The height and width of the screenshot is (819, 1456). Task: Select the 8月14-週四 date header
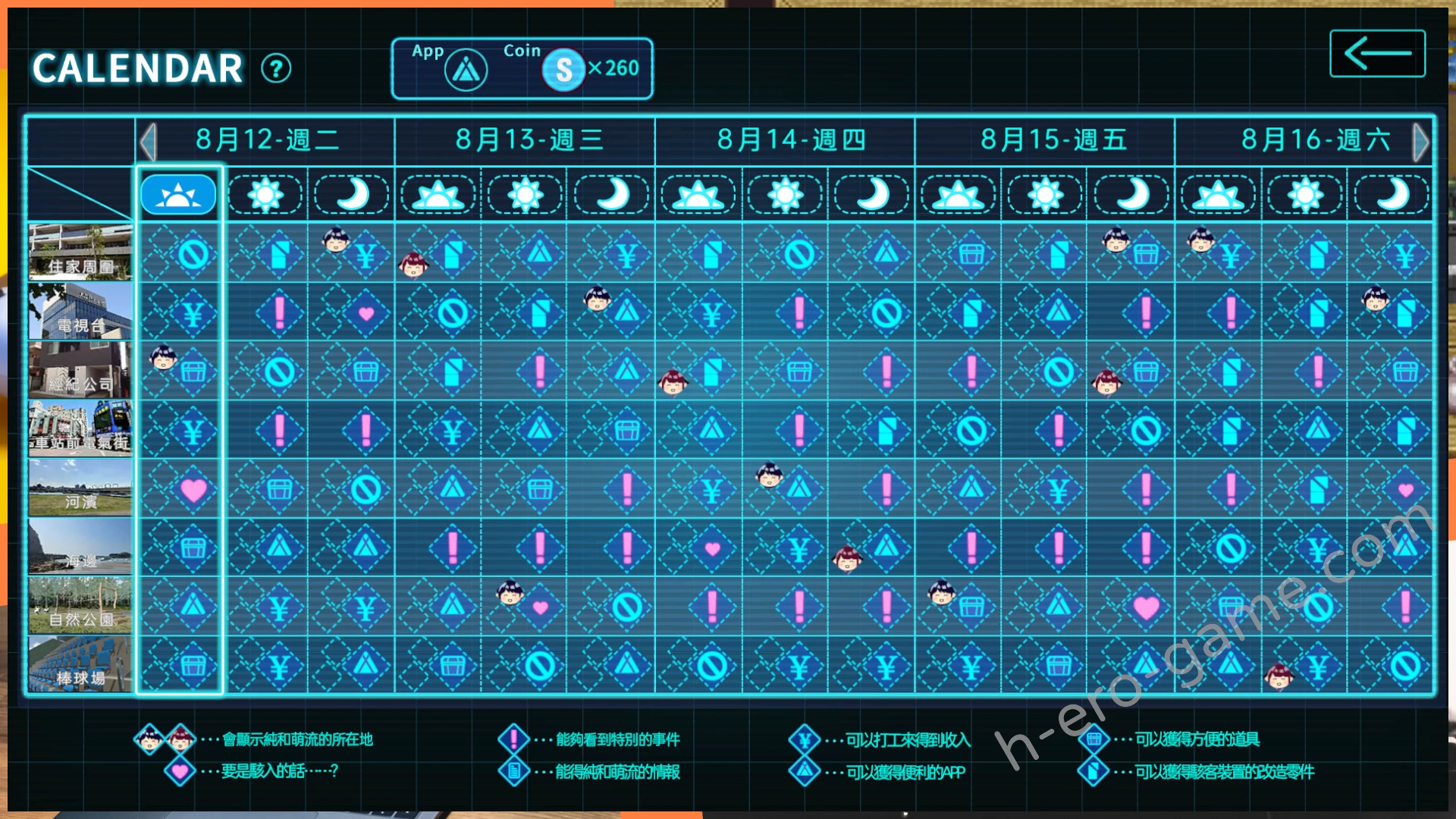790,140
